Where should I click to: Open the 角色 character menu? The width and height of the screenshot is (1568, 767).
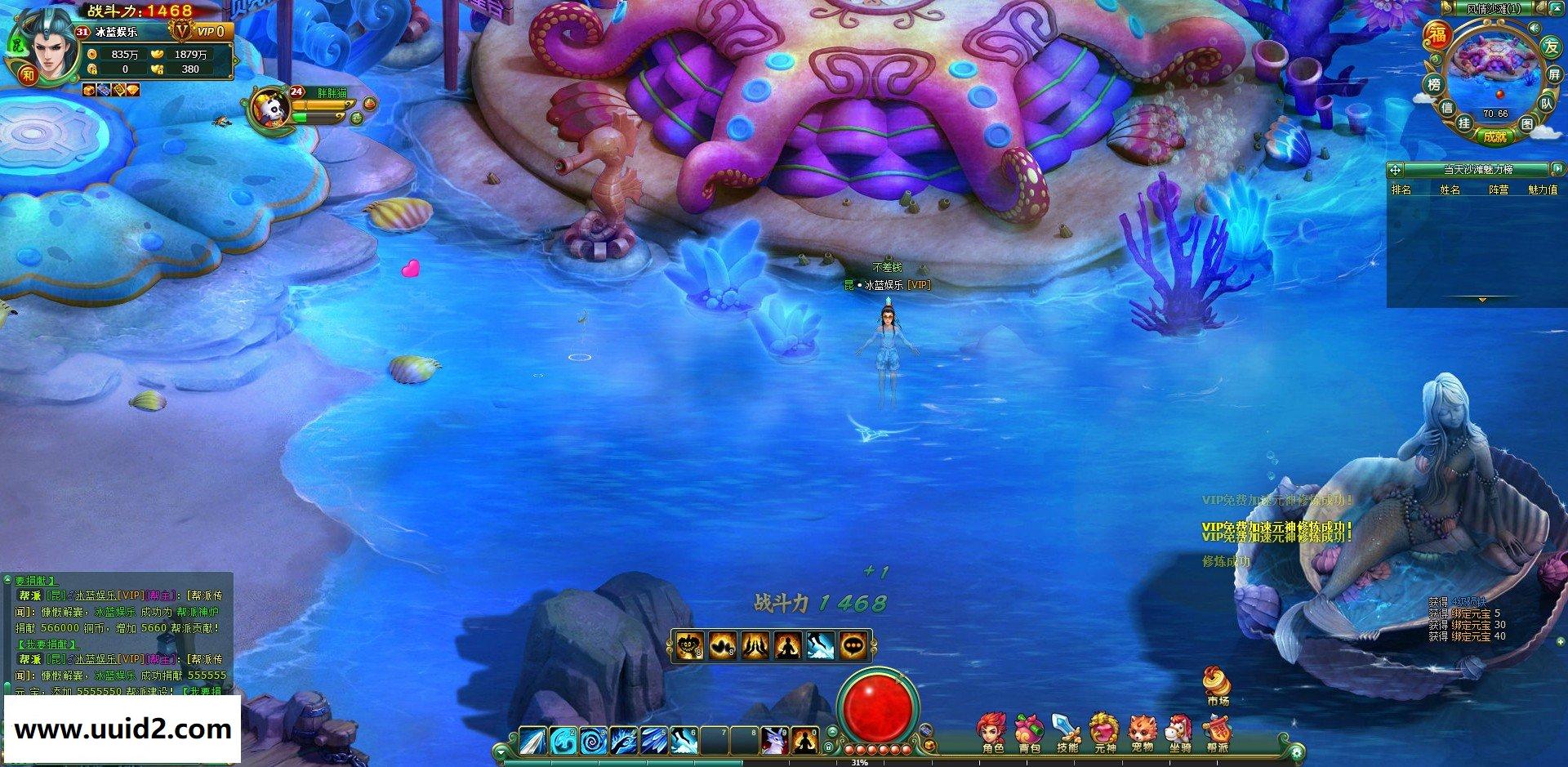[x=992, y=731]
